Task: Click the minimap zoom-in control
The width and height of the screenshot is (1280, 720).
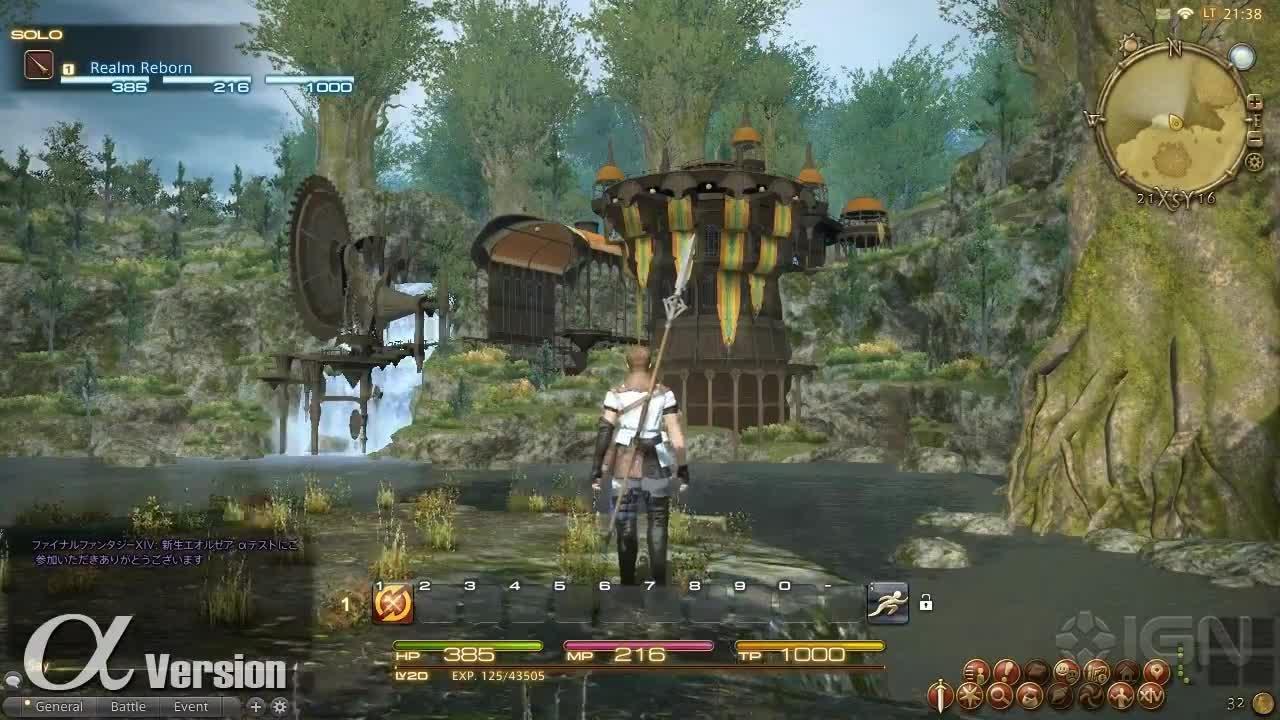Action: (1253, 103)
